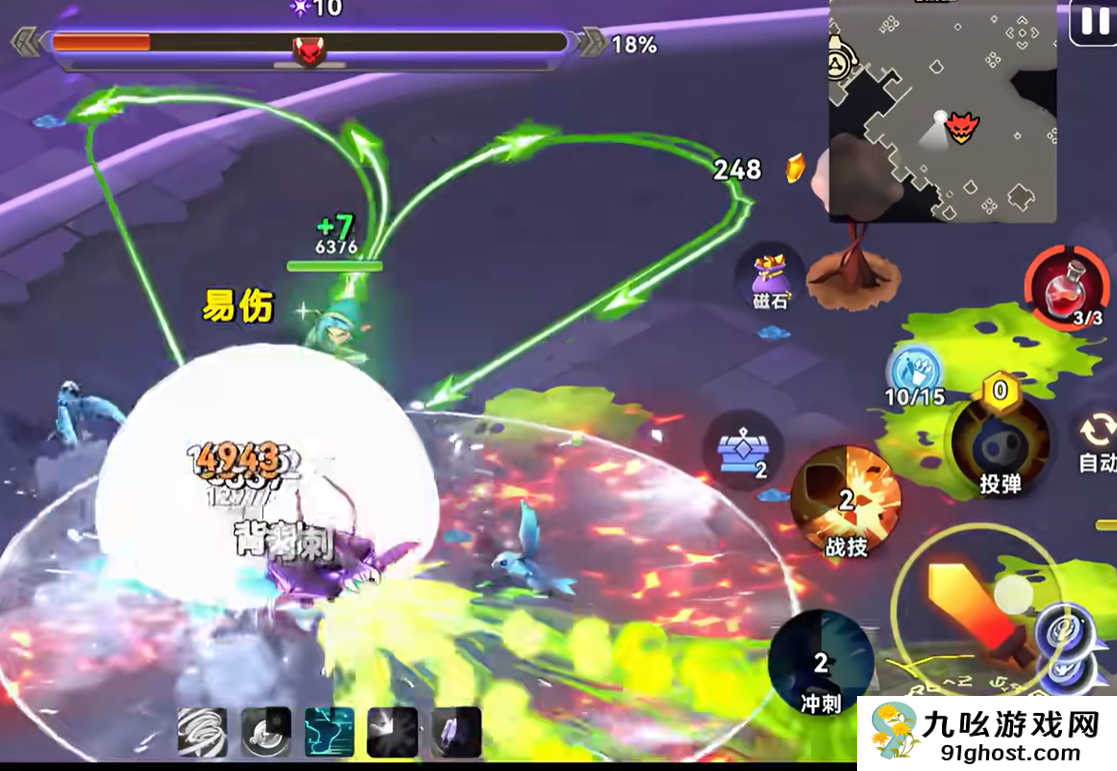
Task: Select the white tornado skill icon
Action: coord(204,732)
